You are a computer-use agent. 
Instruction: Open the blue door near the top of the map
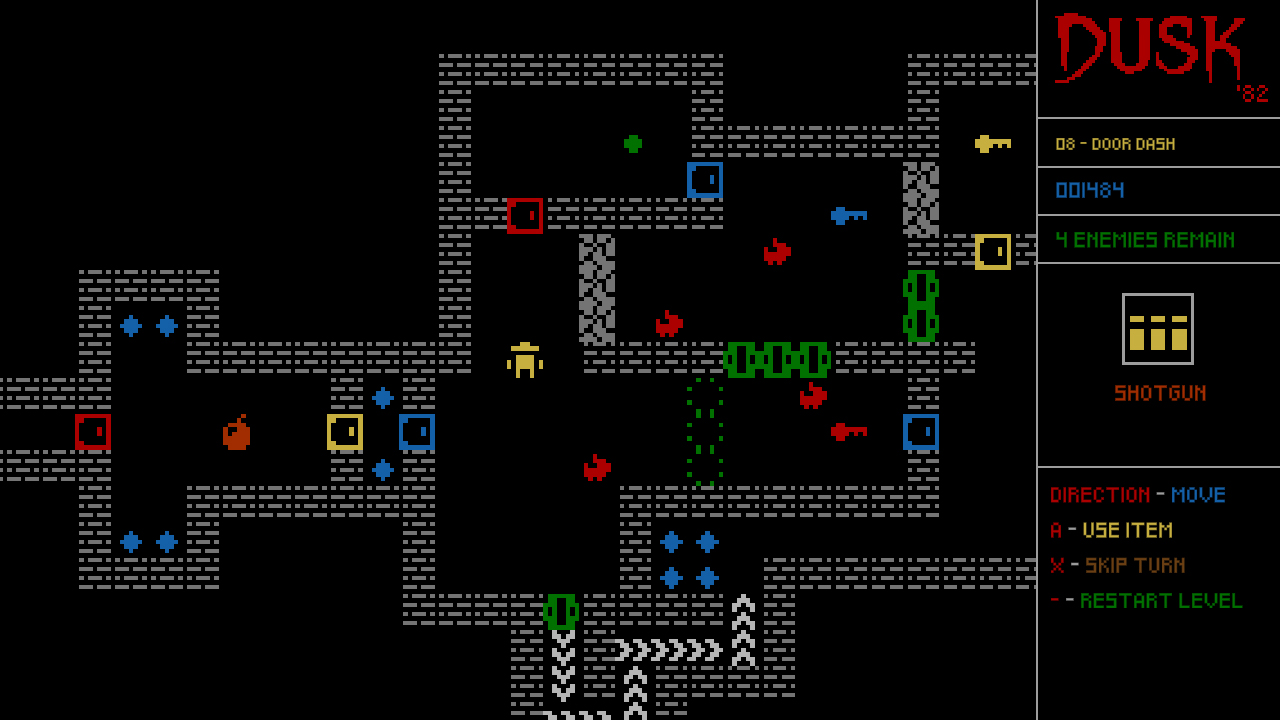pos(703,181)
